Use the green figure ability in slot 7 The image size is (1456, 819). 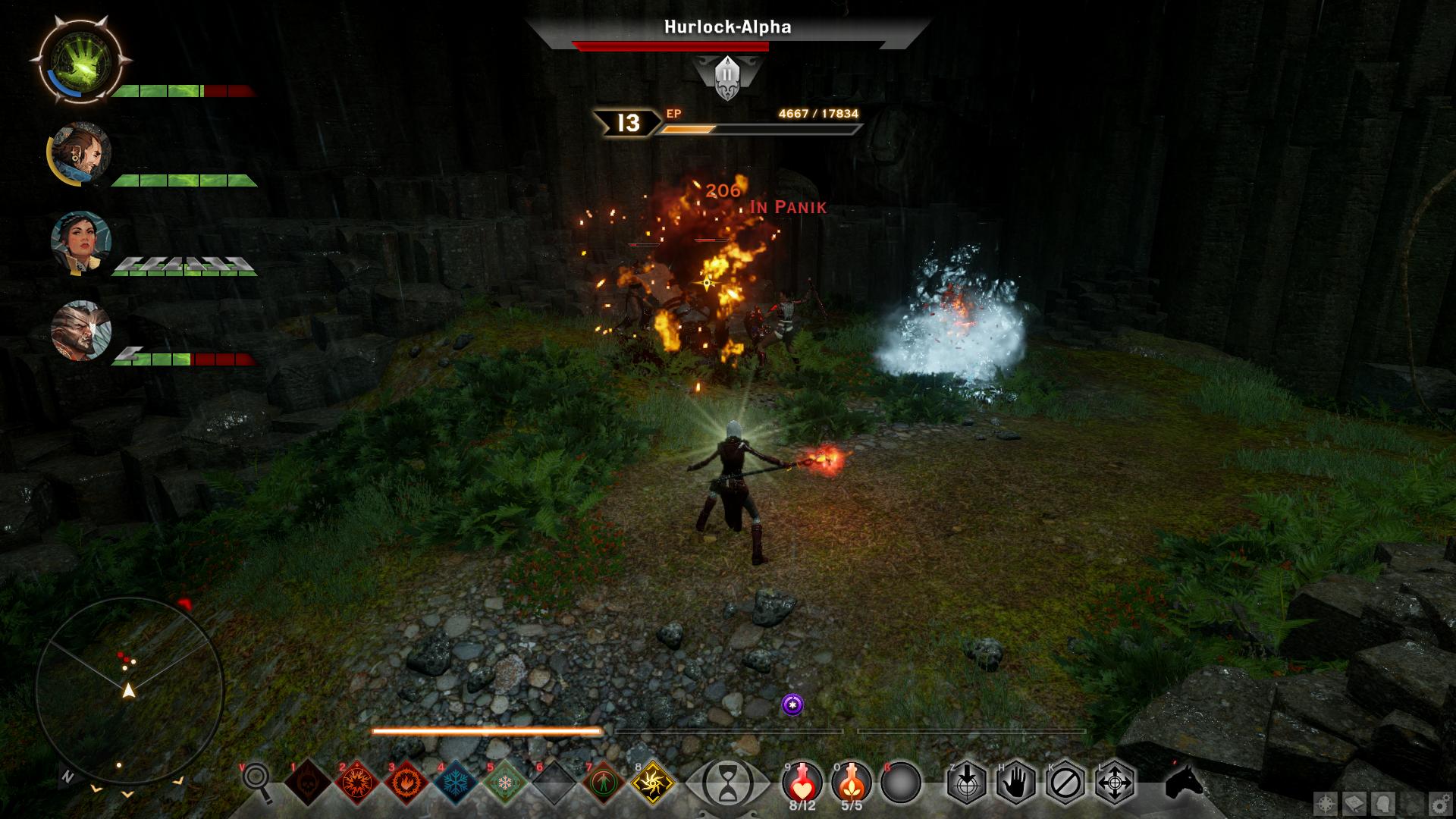pos(604,782)
